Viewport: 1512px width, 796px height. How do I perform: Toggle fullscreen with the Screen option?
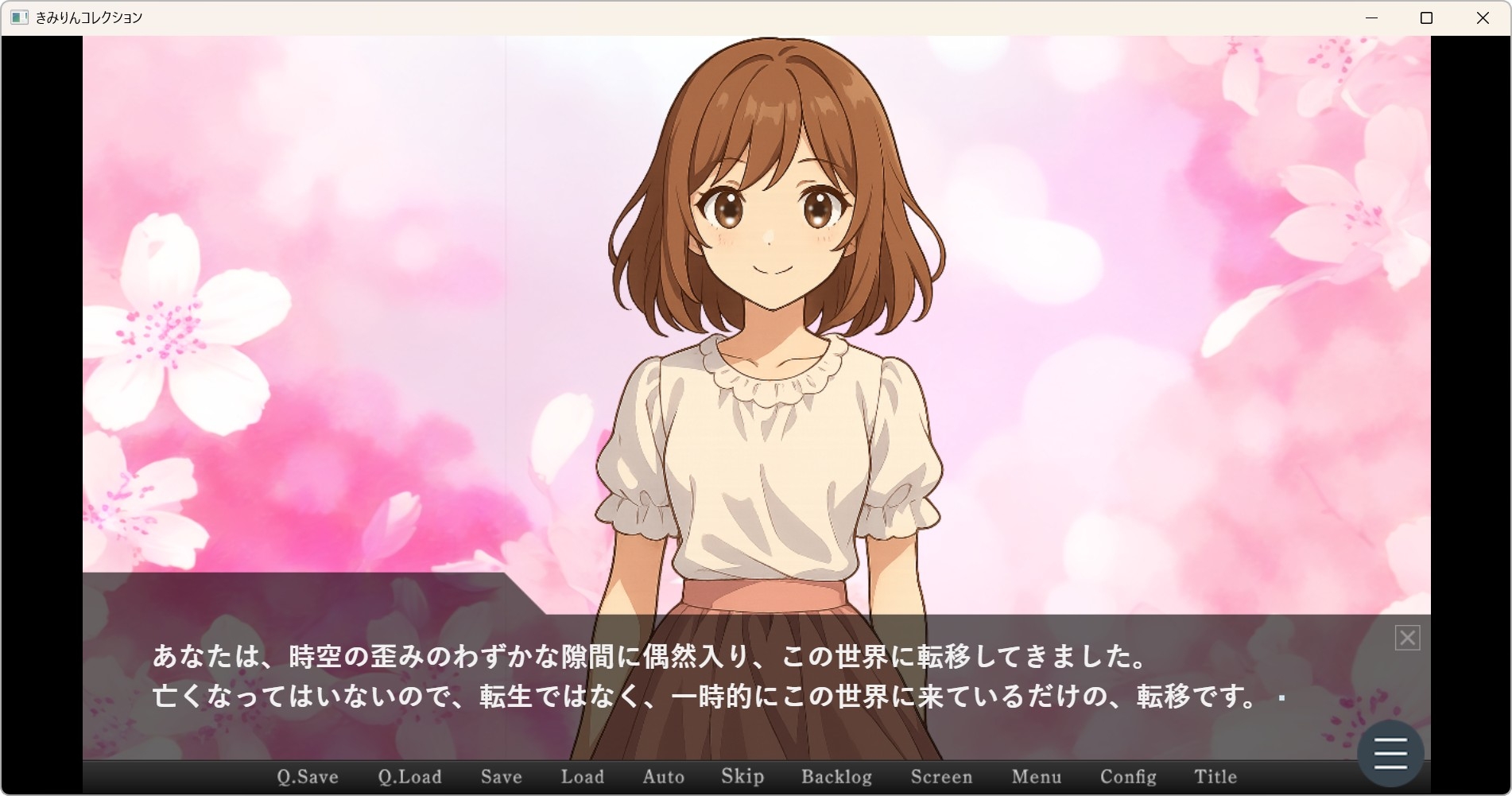941,777
